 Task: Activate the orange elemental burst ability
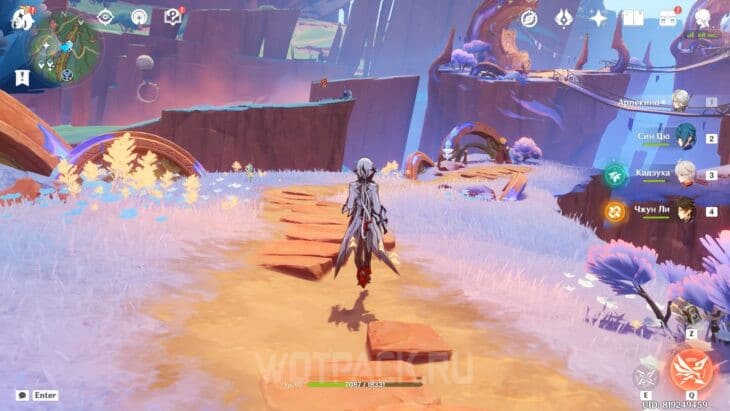pos(691,369)
